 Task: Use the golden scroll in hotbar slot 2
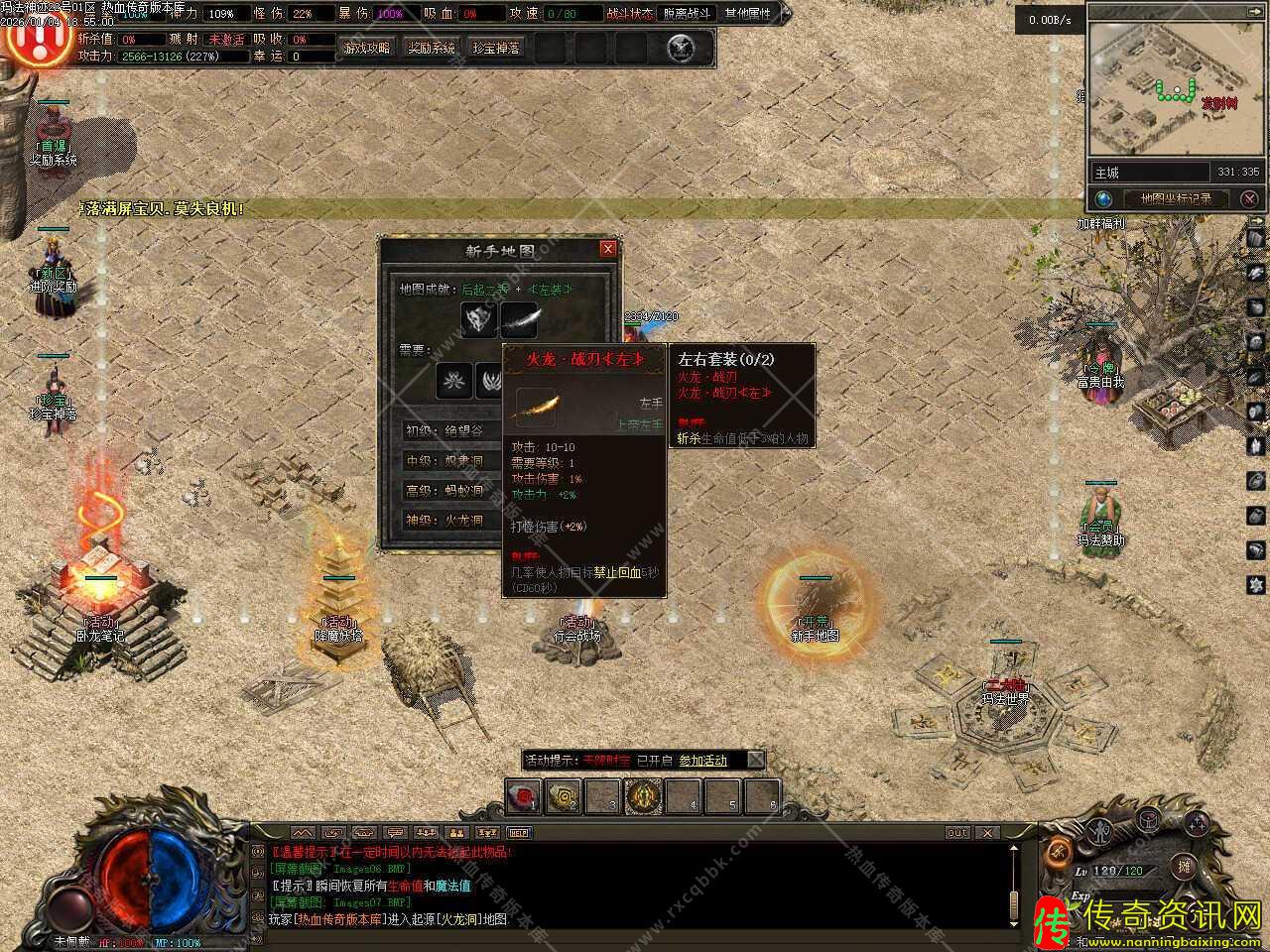click(564, 795)
